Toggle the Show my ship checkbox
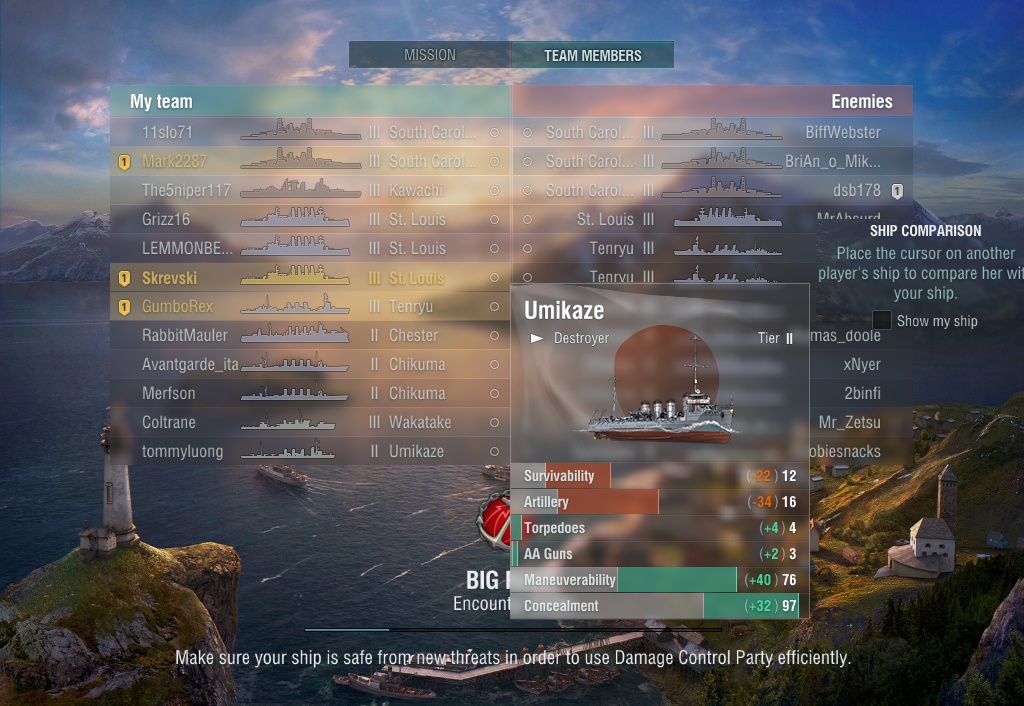The width and height of the screenshot is (1024, 706). [882, 321]
